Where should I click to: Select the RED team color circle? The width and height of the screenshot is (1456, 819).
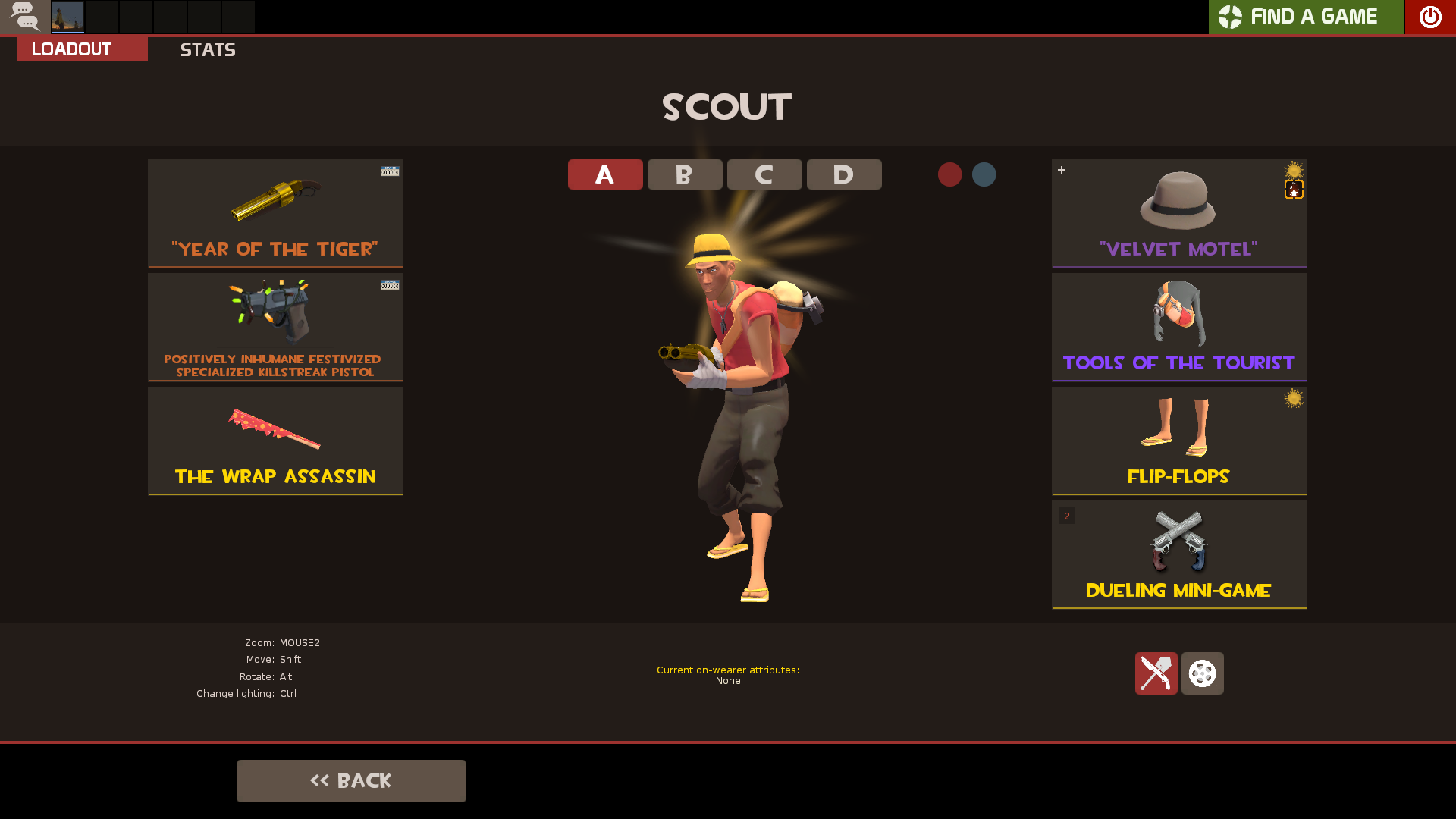point(950,174)
